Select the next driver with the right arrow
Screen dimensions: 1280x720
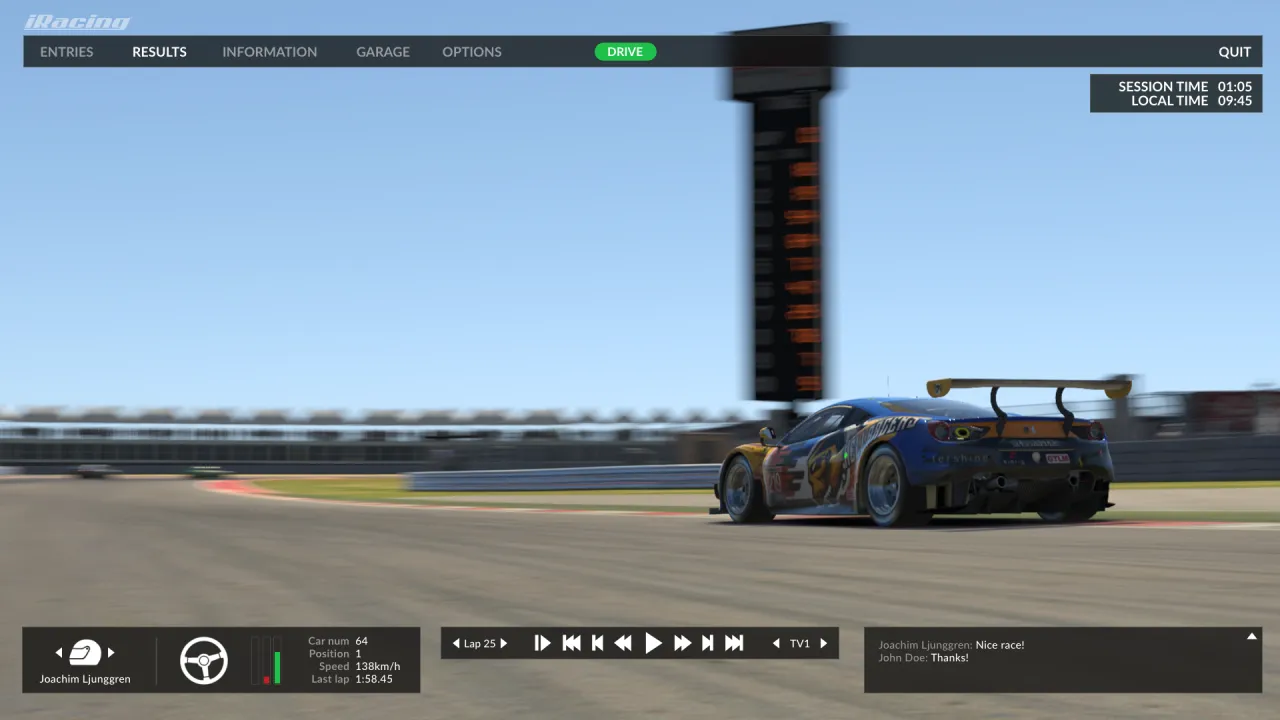tap(111, 653)
